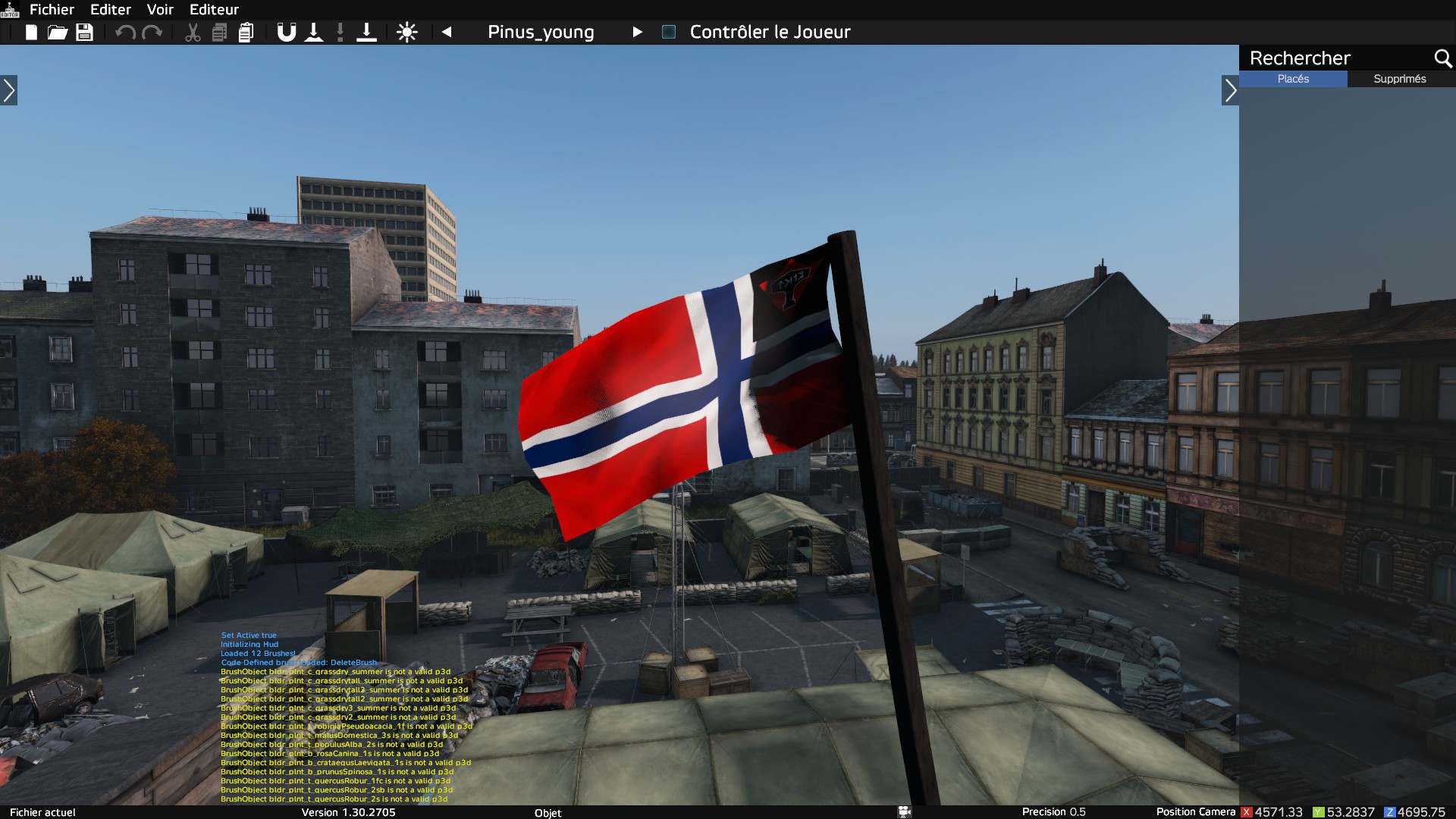1456x819 pixels.
Task: Copy selection with the copy icon
Action: (219, 33)
